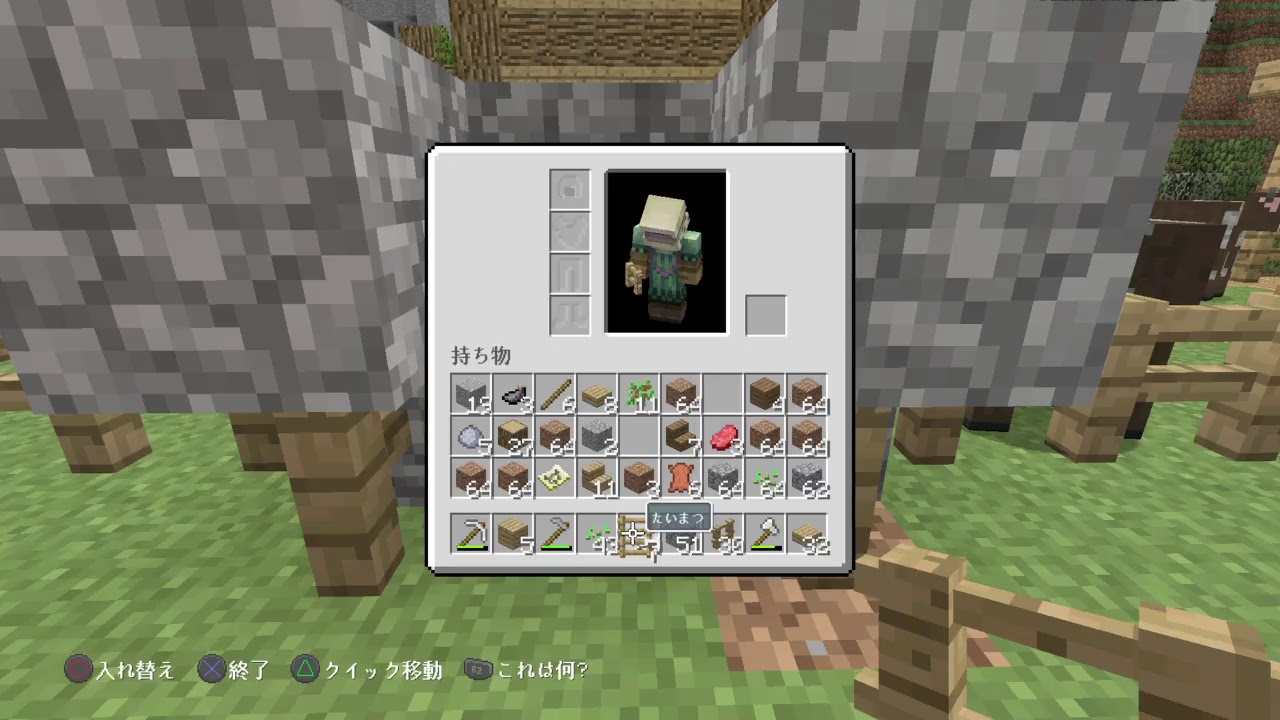The height and width of the screenshot is (720, 1280).
Task: Select the map item in the inventory
Action: (x=554, y=479)
